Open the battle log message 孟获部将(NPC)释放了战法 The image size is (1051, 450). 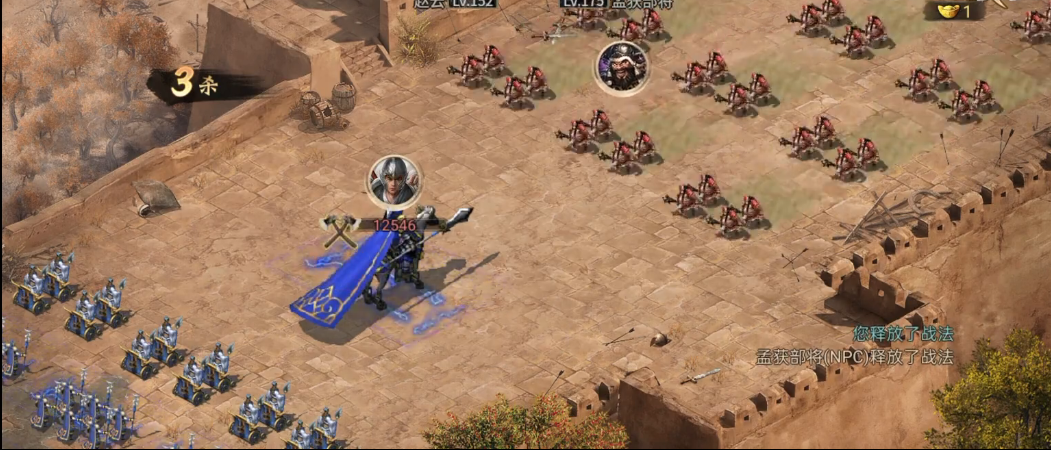click(854, 357)
